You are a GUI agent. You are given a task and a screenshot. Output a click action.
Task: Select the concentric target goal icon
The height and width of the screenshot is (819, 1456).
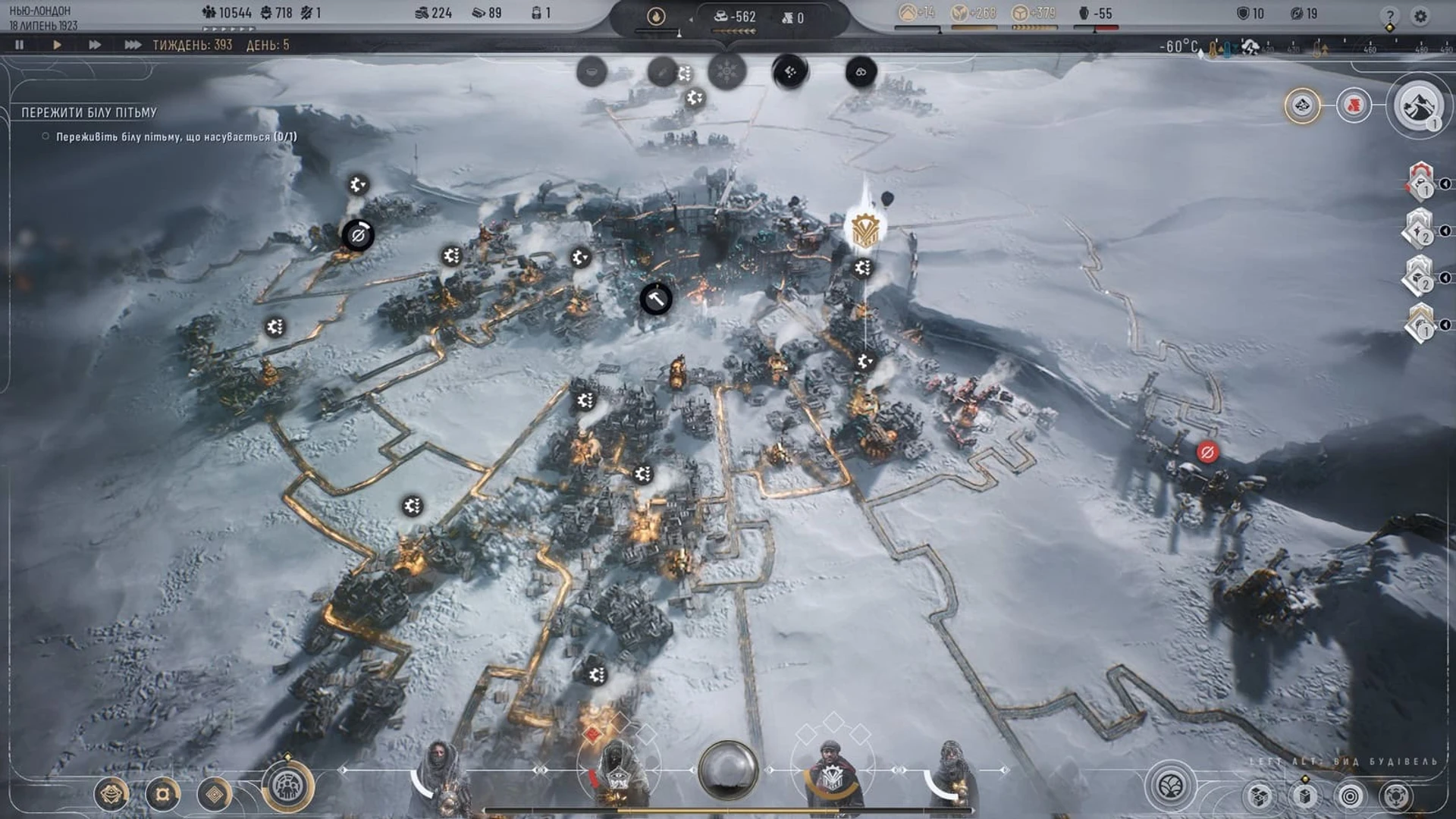[1350, 796]
